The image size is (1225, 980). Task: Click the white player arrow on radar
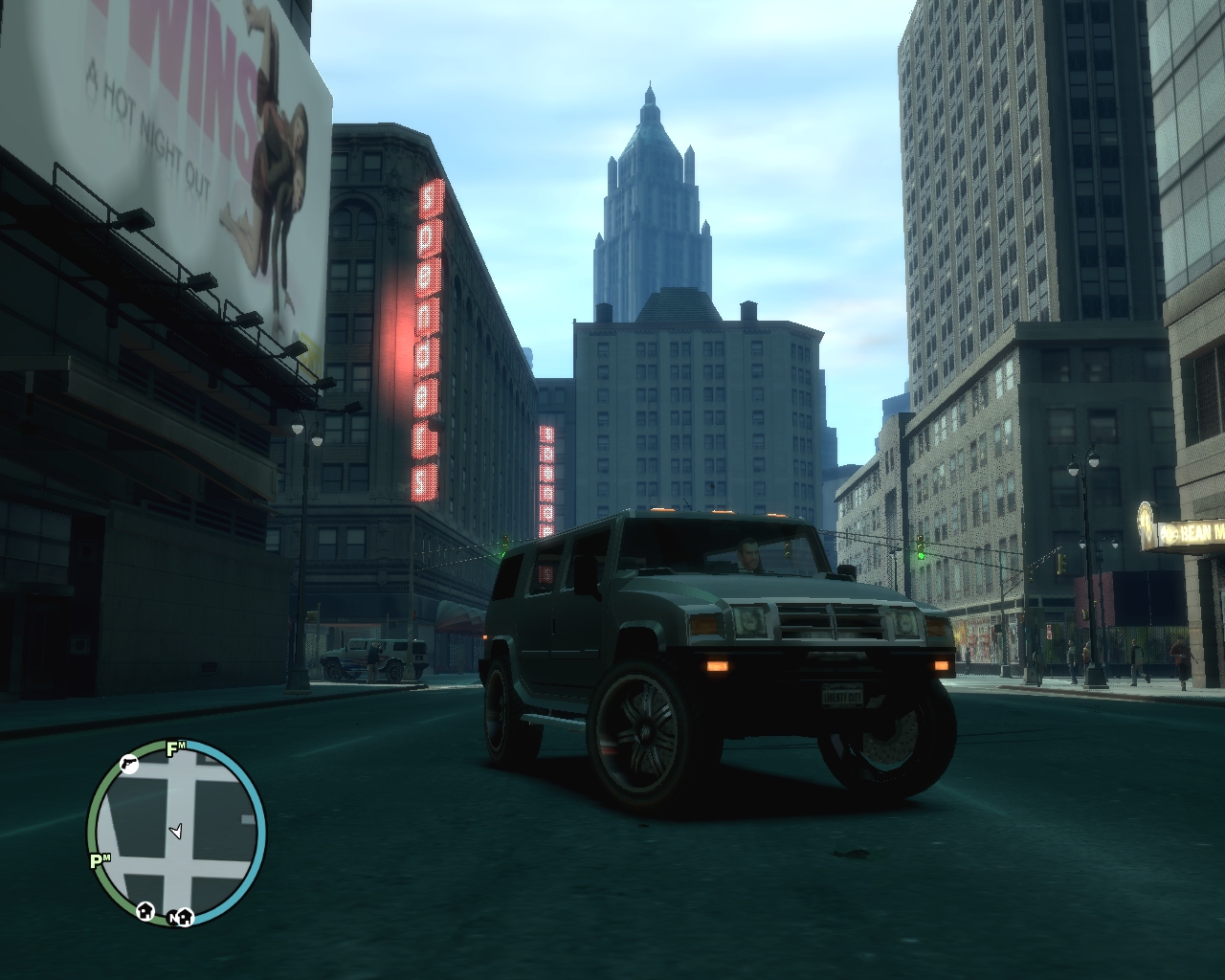pos(175,831)
